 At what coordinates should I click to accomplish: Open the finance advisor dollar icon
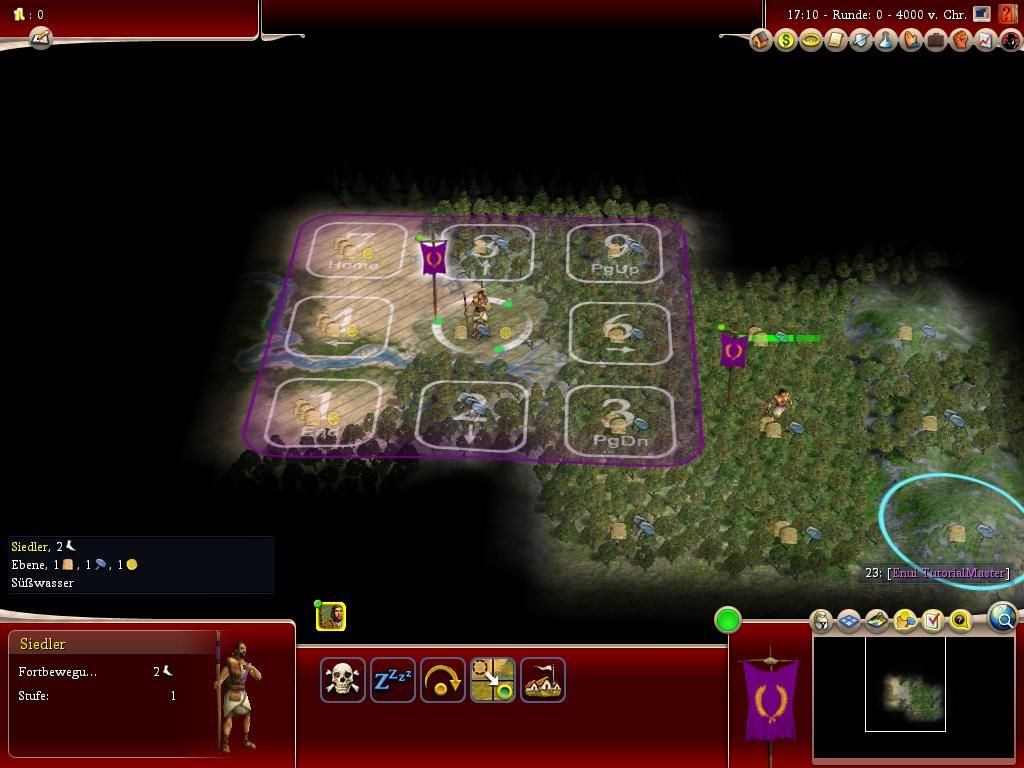point(786,41)
